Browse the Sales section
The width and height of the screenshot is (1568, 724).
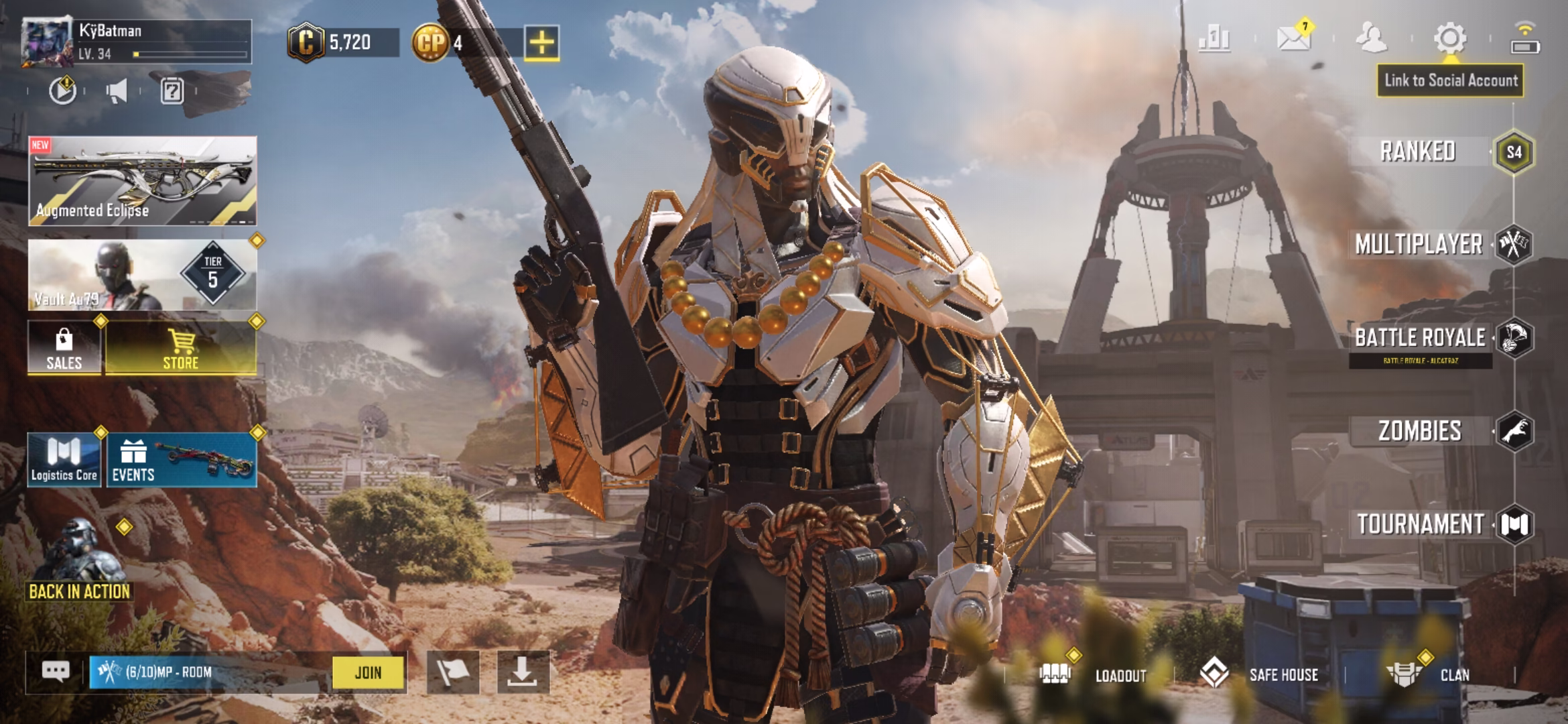[x=64, y=348]
